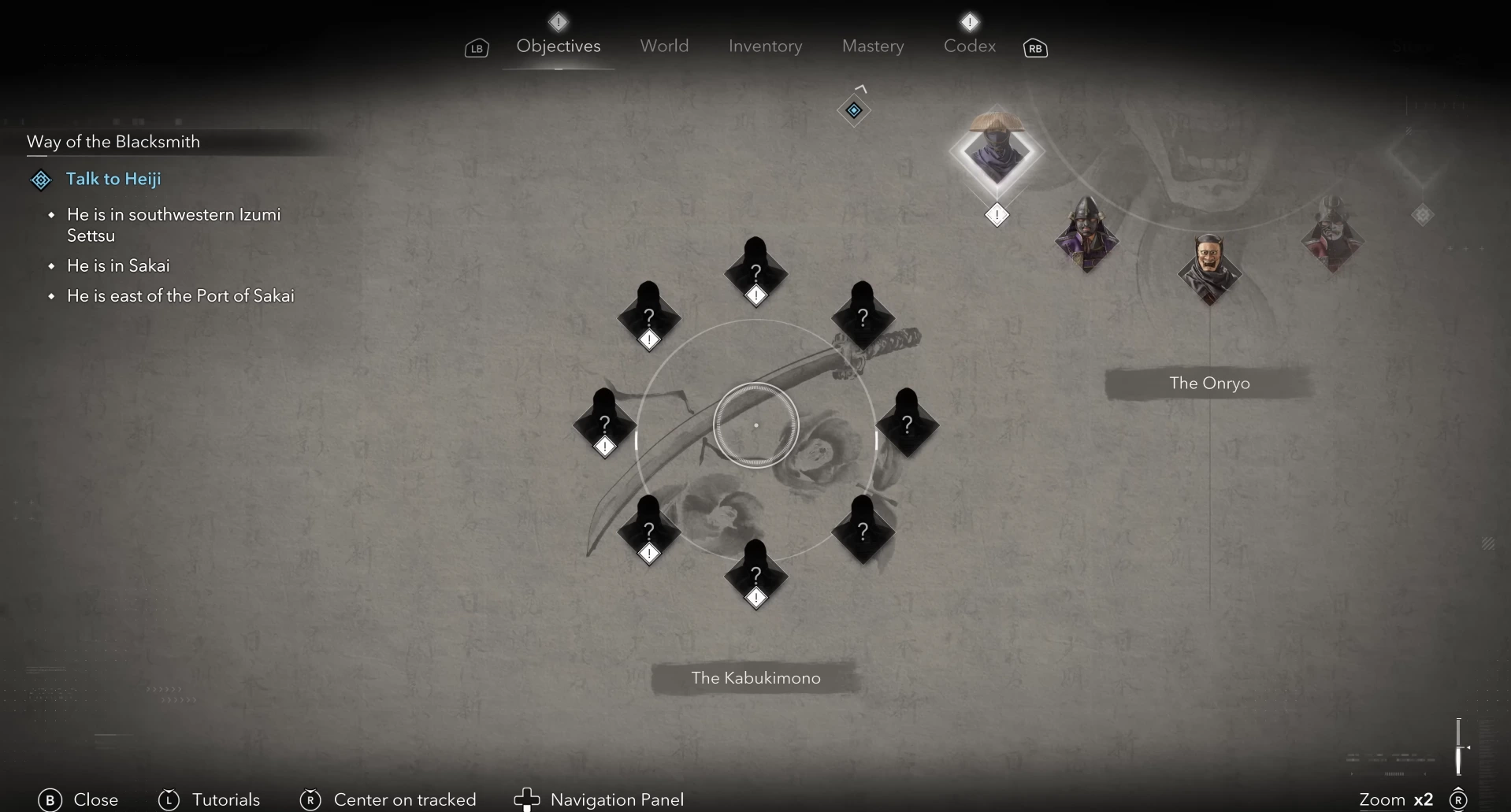Switch to the World tab

(664, 46)
